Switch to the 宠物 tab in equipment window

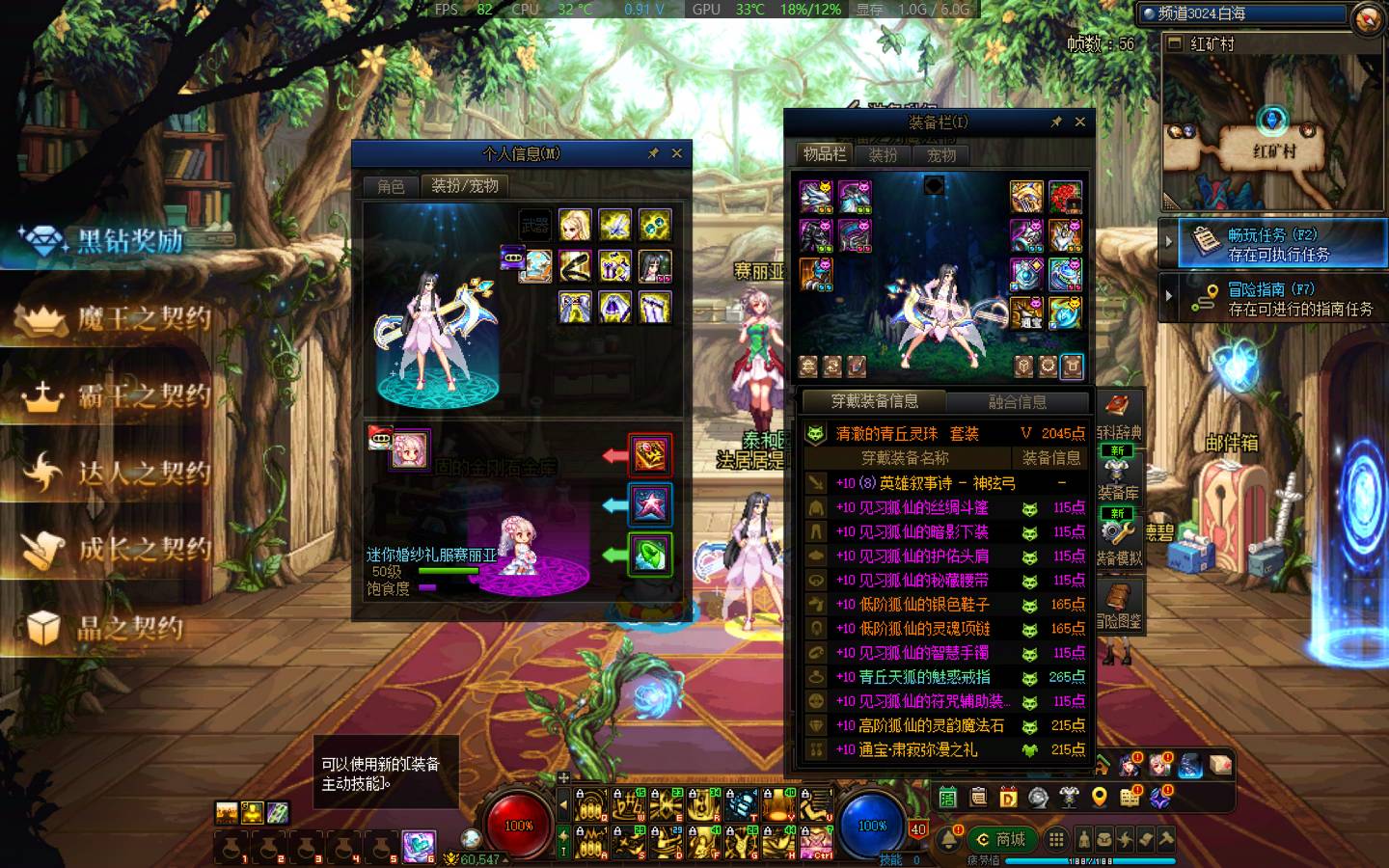click(x=941, y=154)
